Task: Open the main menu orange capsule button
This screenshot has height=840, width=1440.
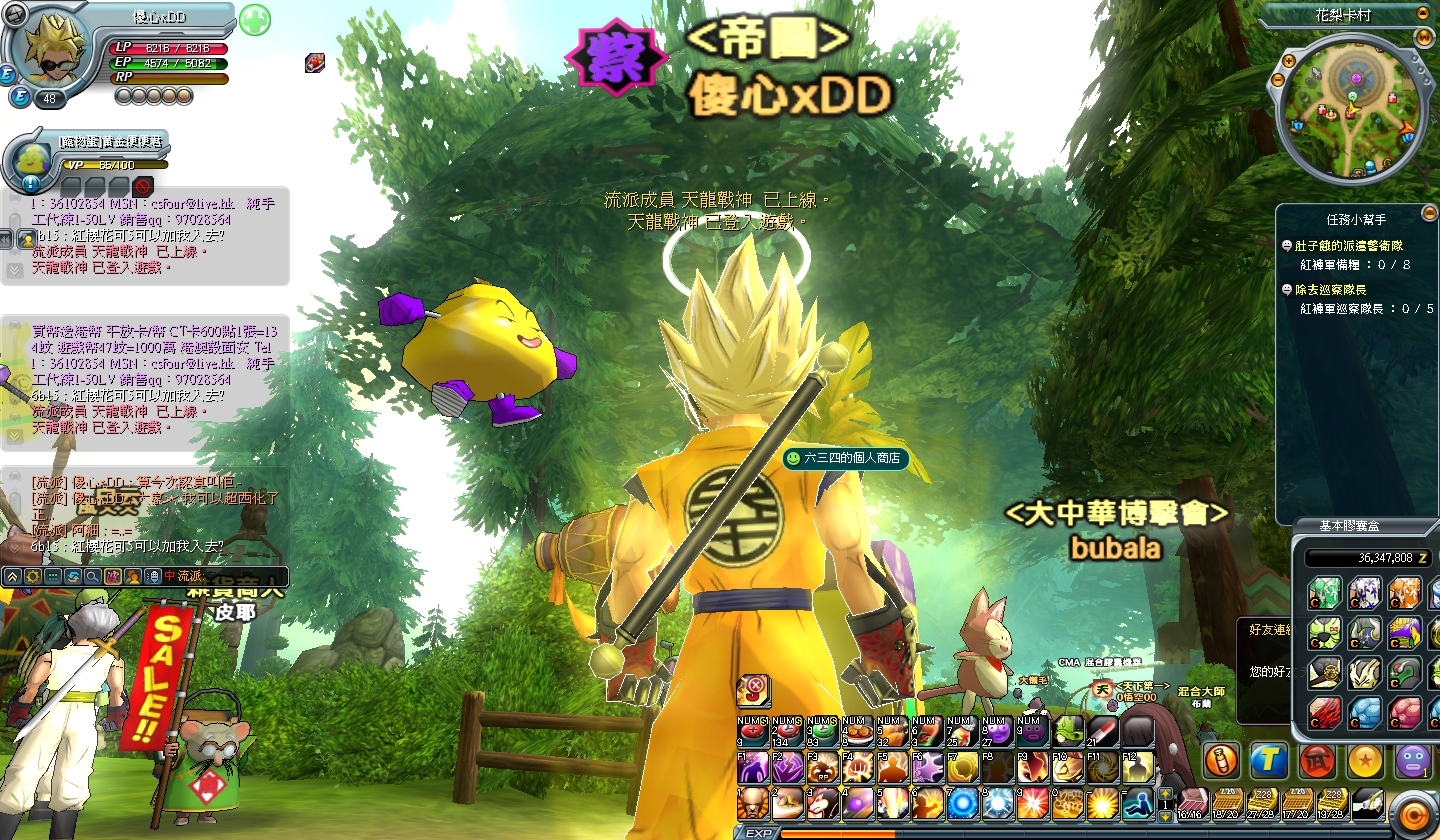Action: 1413,811
